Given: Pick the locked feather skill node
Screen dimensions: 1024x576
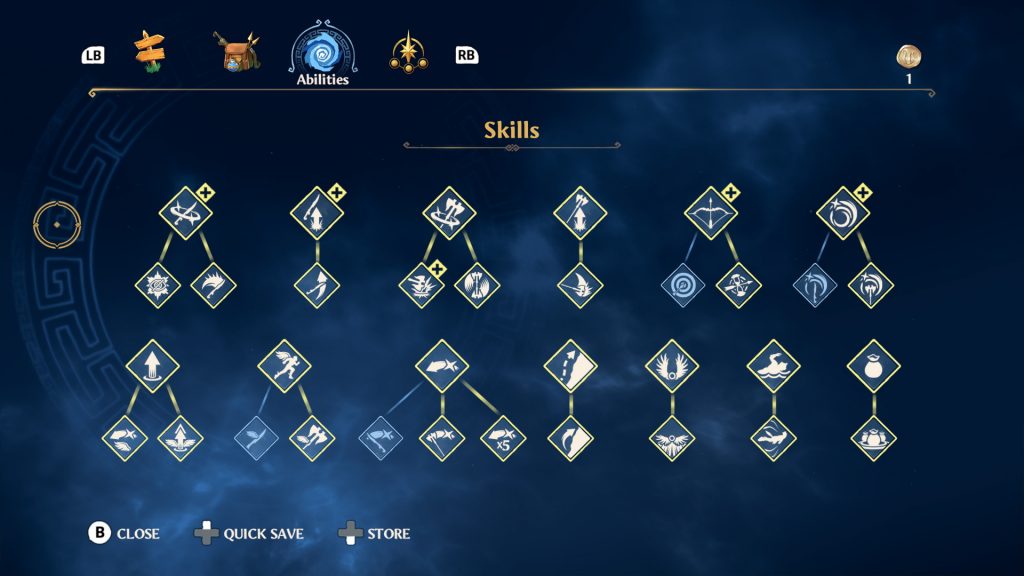Looking at the screenshot, I should click(256, 438).
